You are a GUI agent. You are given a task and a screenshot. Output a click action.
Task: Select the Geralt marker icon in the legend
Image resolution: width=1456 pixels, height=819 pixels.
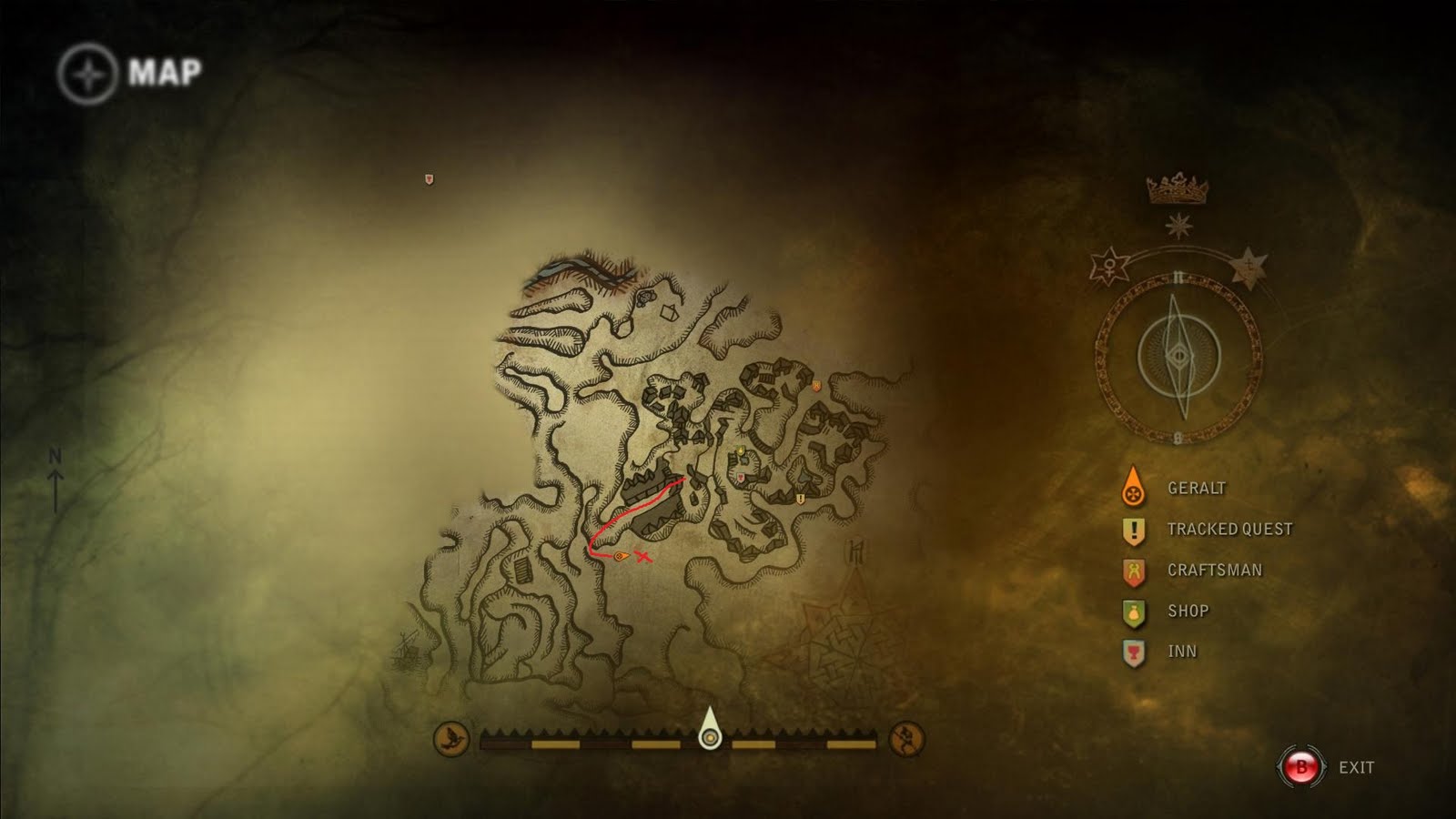1133,487
